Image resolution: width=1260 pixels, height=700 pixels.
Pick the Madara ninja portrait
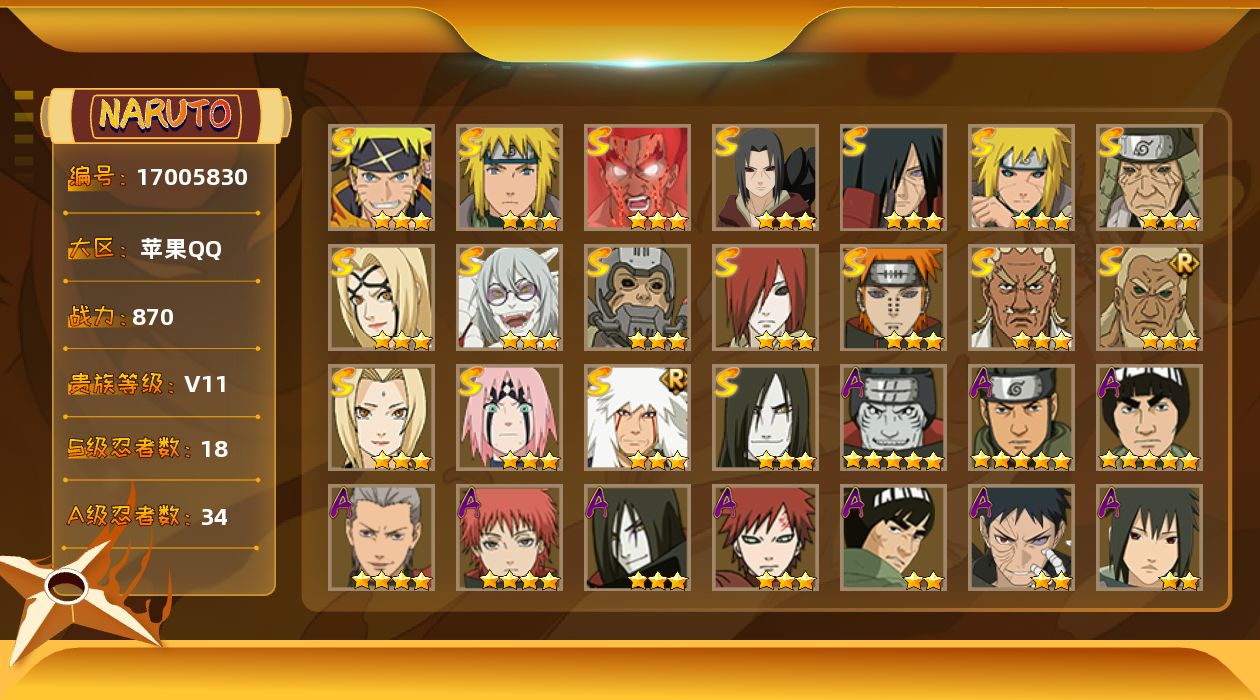[x=893, y=178]
